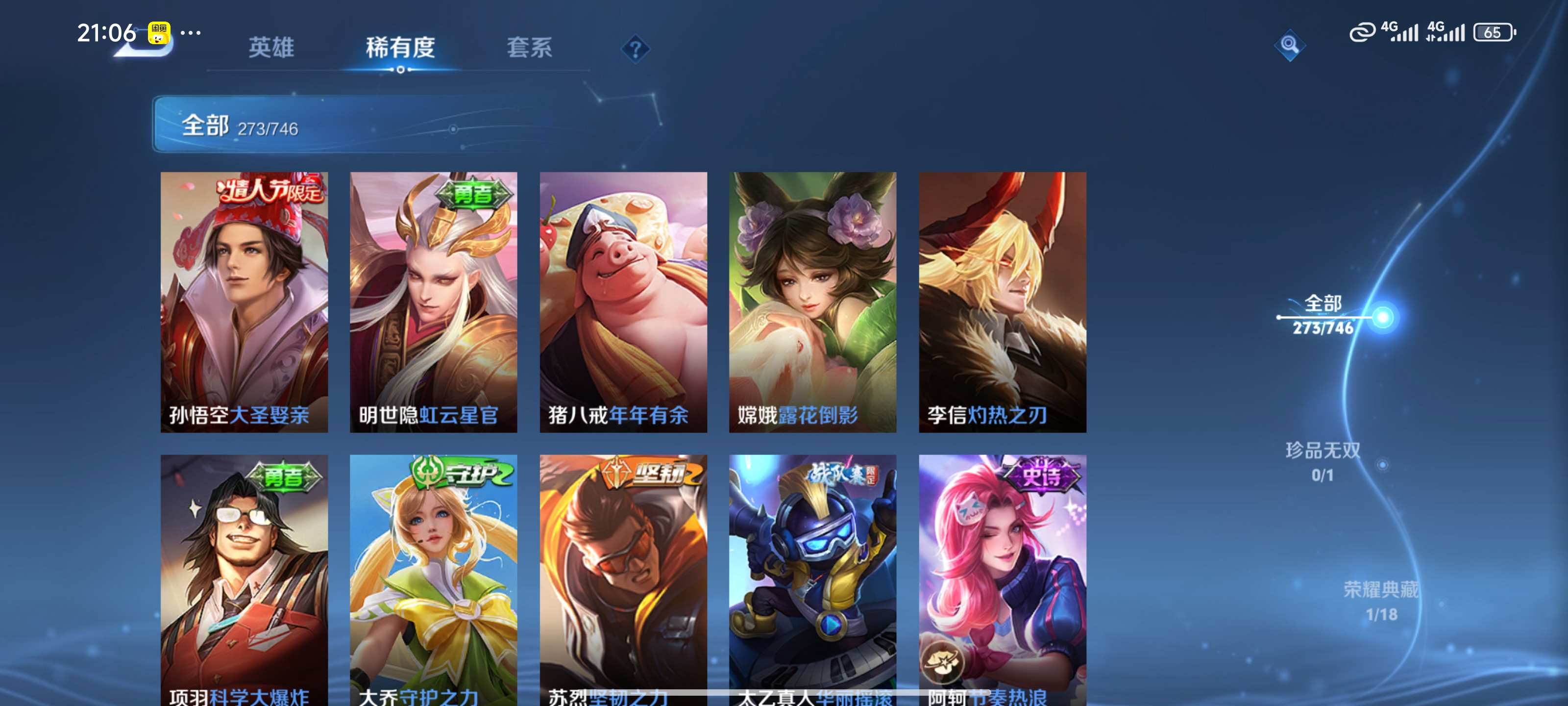Open the 套系 tab

point(529,48)
